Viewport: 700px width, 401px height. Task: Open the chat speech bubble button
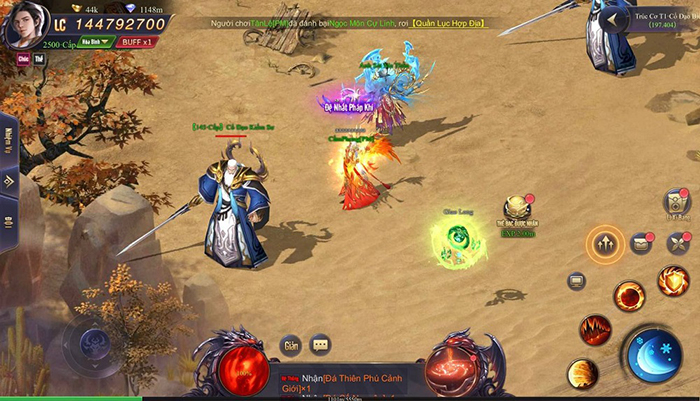point(320,344)
